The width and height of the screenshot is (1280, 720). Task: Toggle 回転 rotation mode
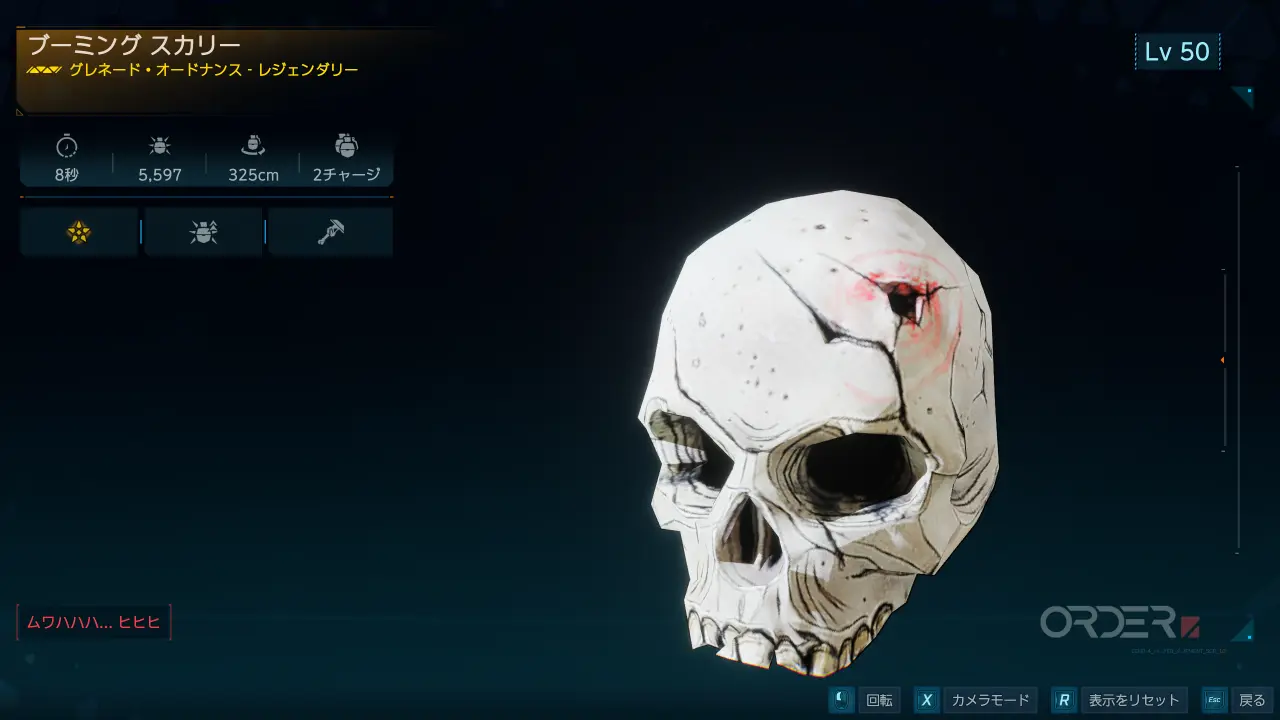coord(880,700)
